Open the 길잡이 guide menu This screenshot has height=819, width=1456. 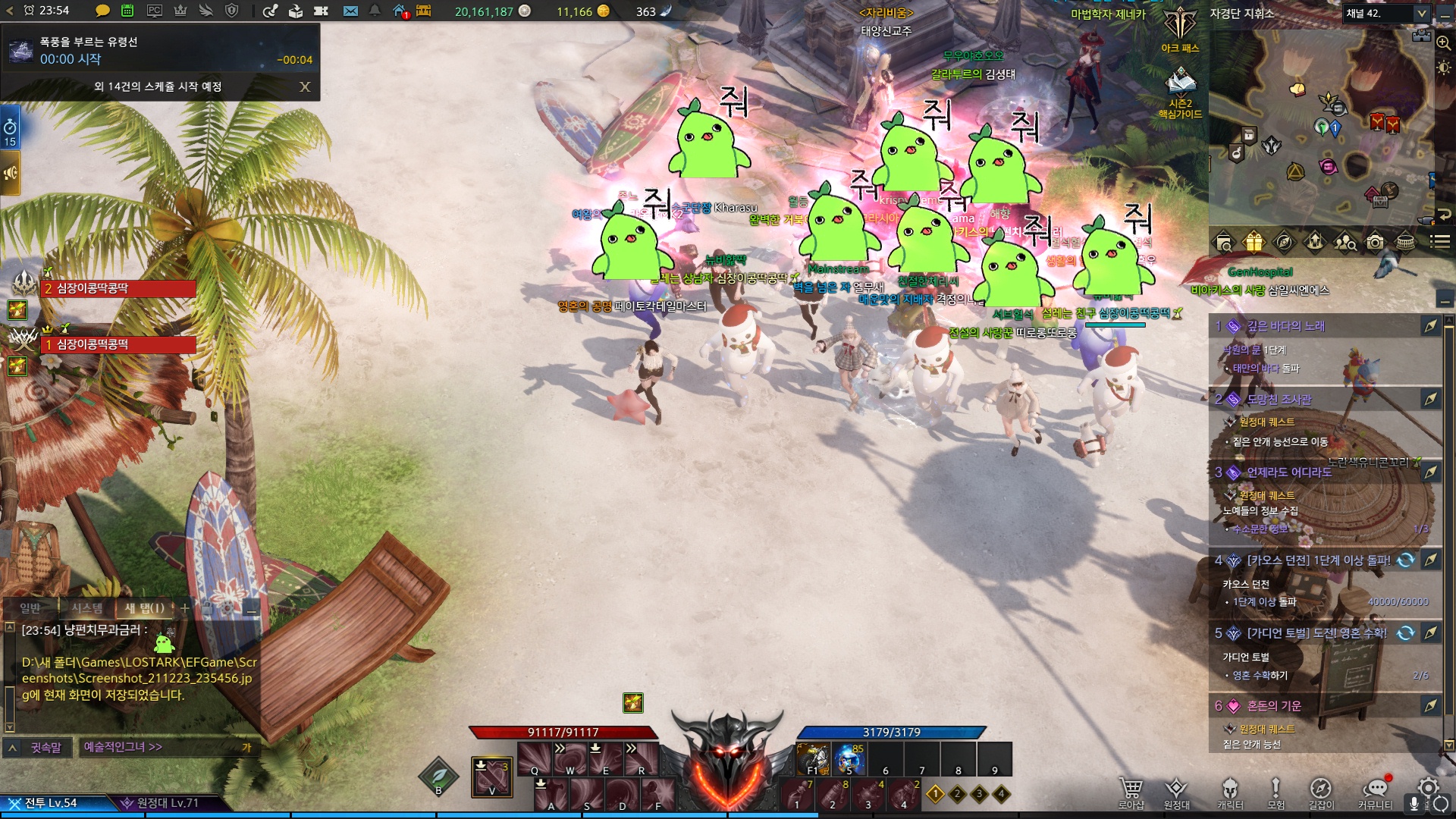coord(1320,792)
